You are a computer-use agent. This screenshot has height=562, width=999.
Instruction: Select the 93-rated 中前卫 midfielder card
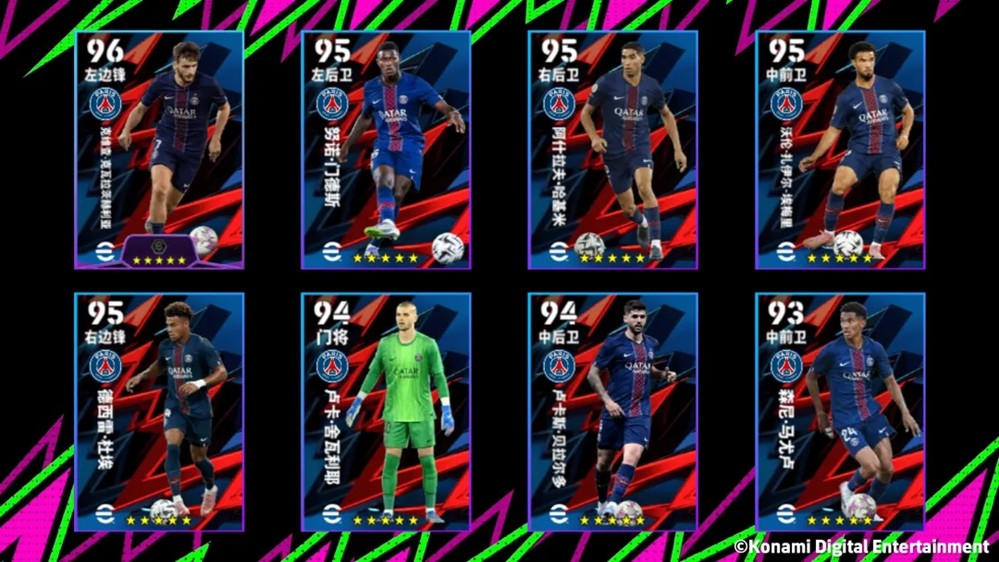click(x=840, y=412)
